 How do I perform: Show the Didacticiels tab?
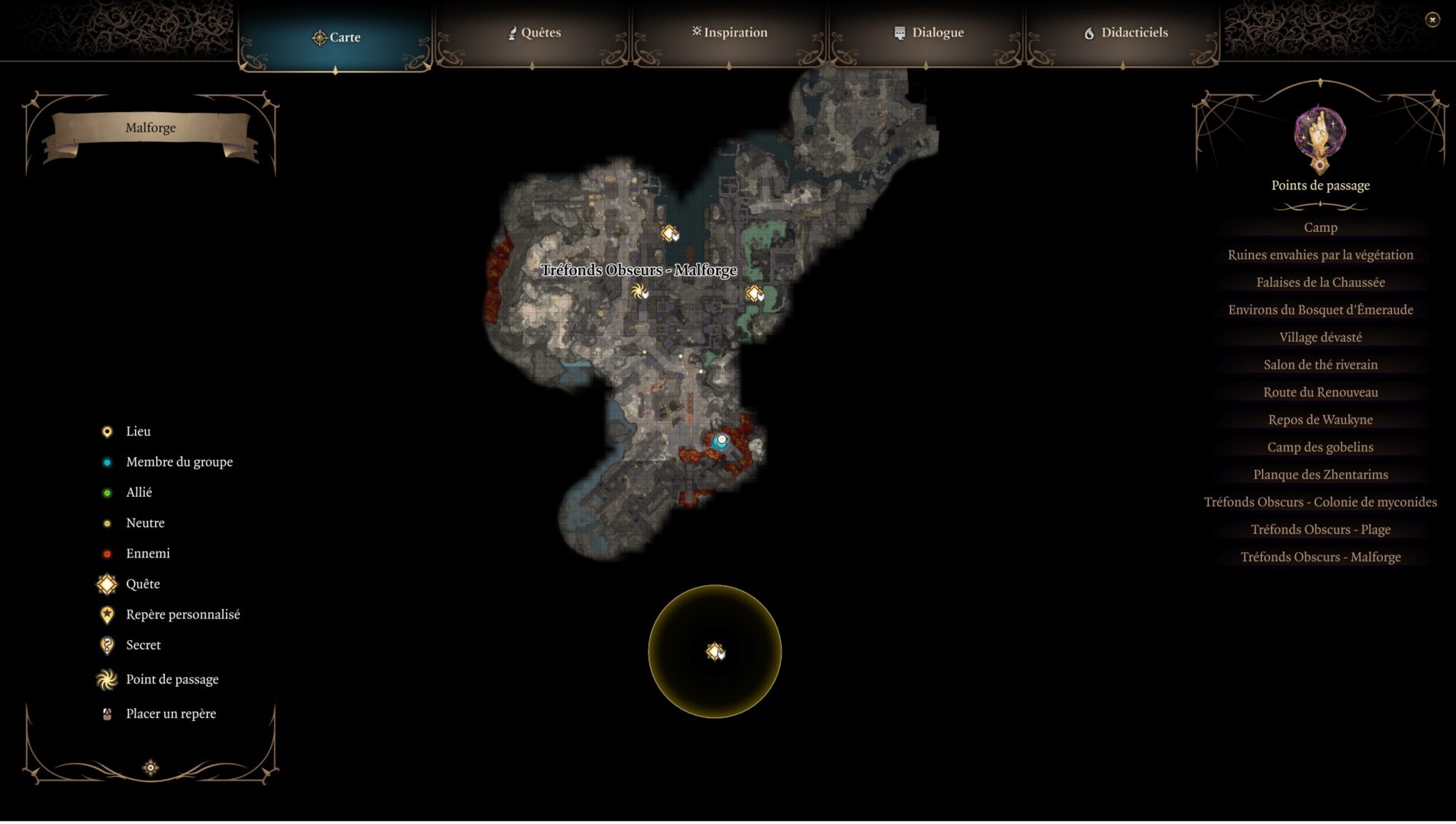pos(1125,33)
